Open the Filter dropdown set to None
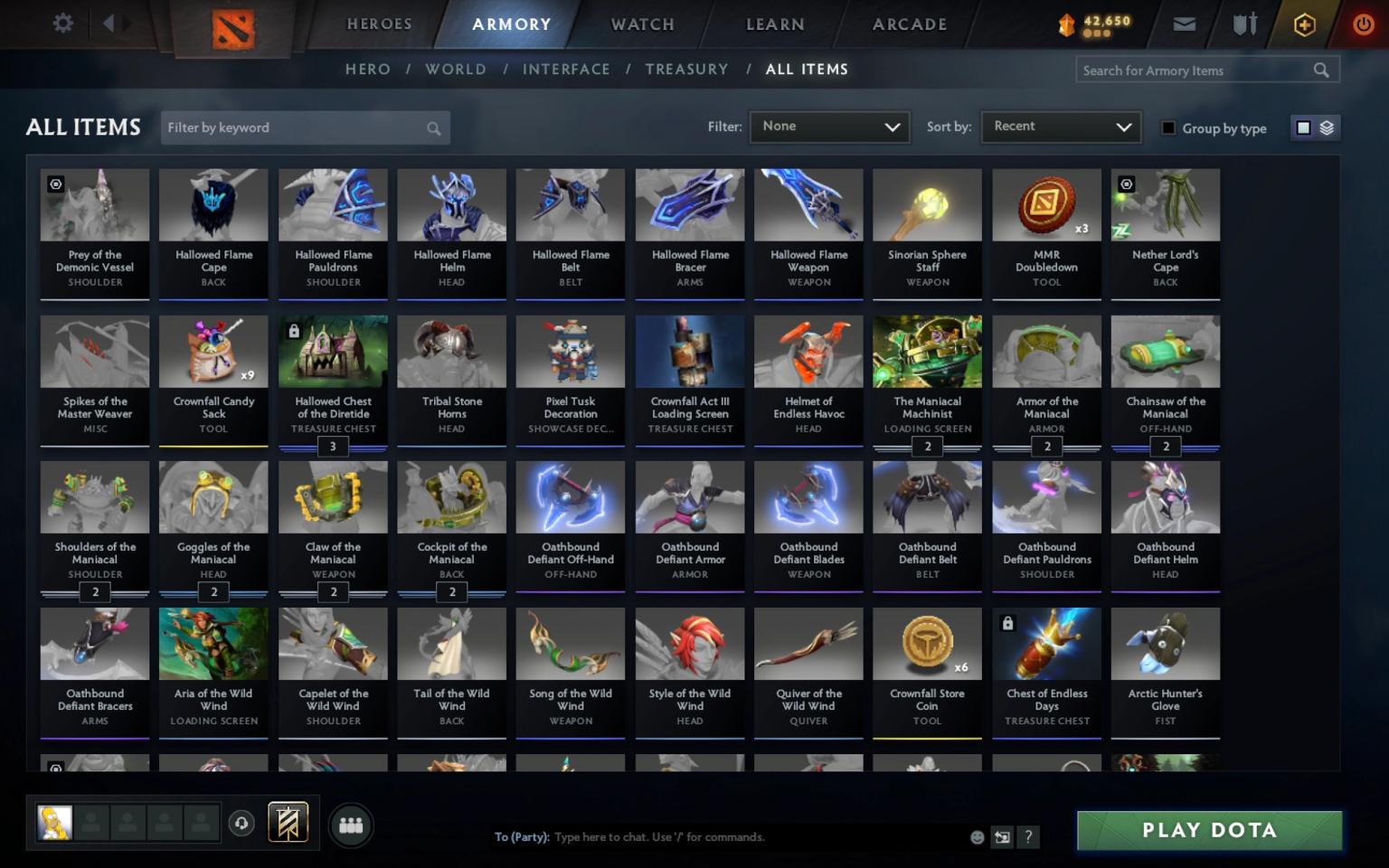This screenshot has height=868, width=1389. (x=828, y=127)
